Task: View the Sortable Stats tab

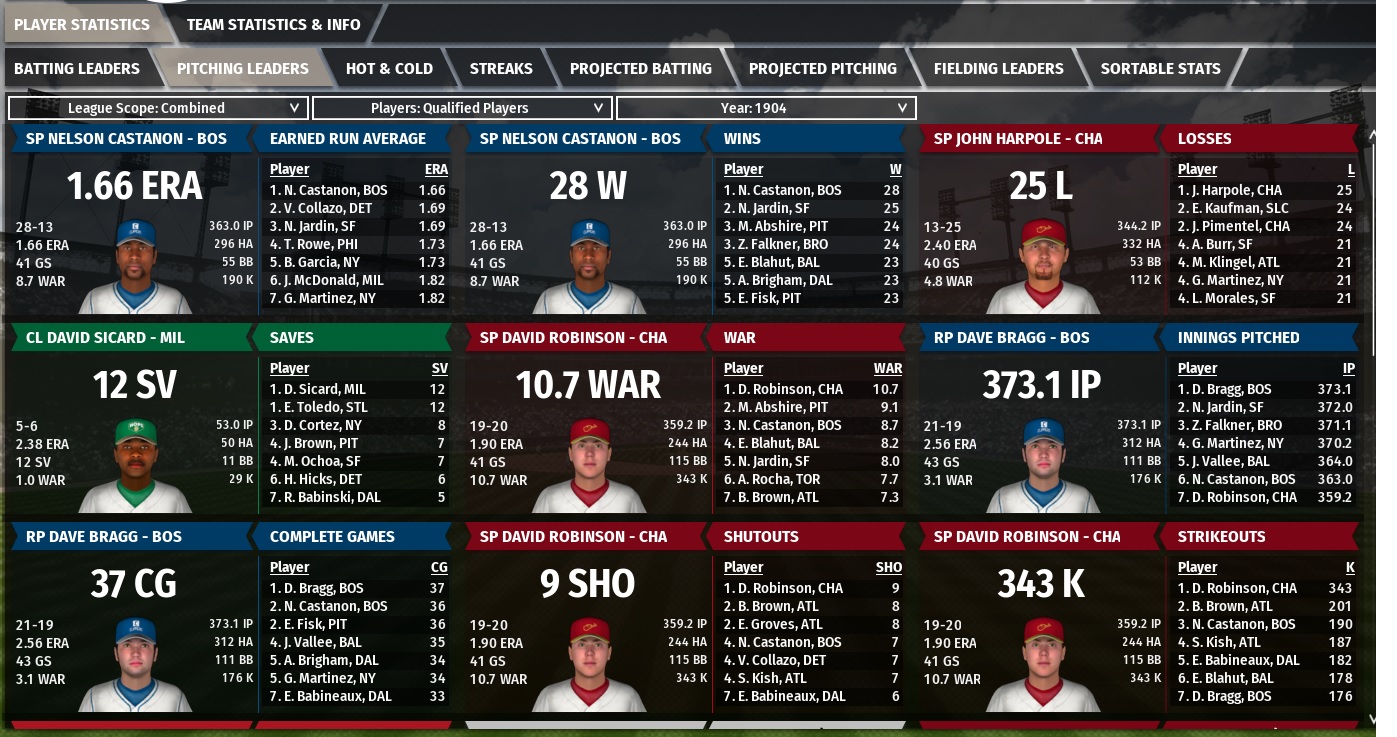Action: (x=1160, y=69)
